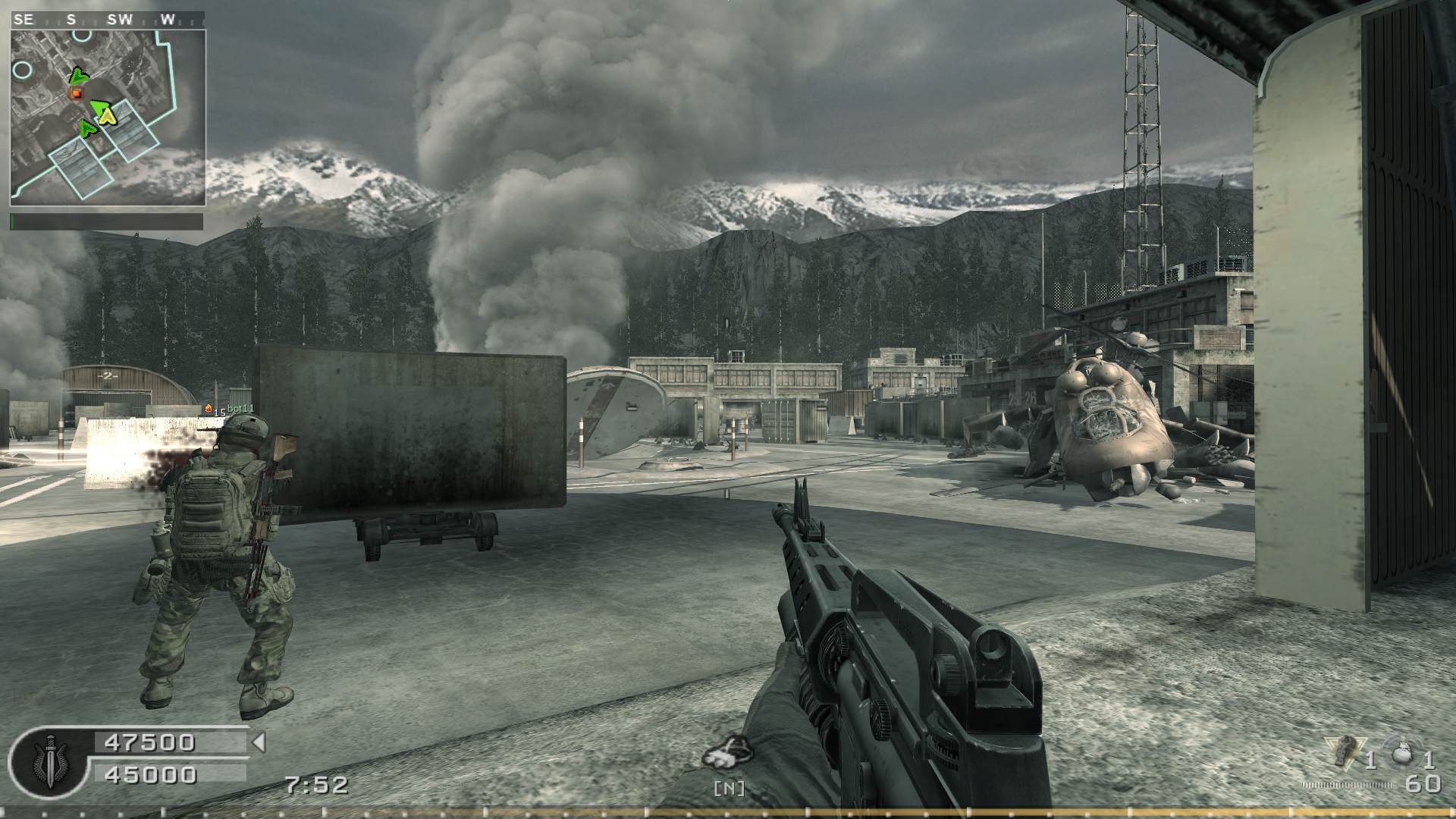Activate the night vision goggles icon
The image size is (1456, 819).
click(727, 753)
